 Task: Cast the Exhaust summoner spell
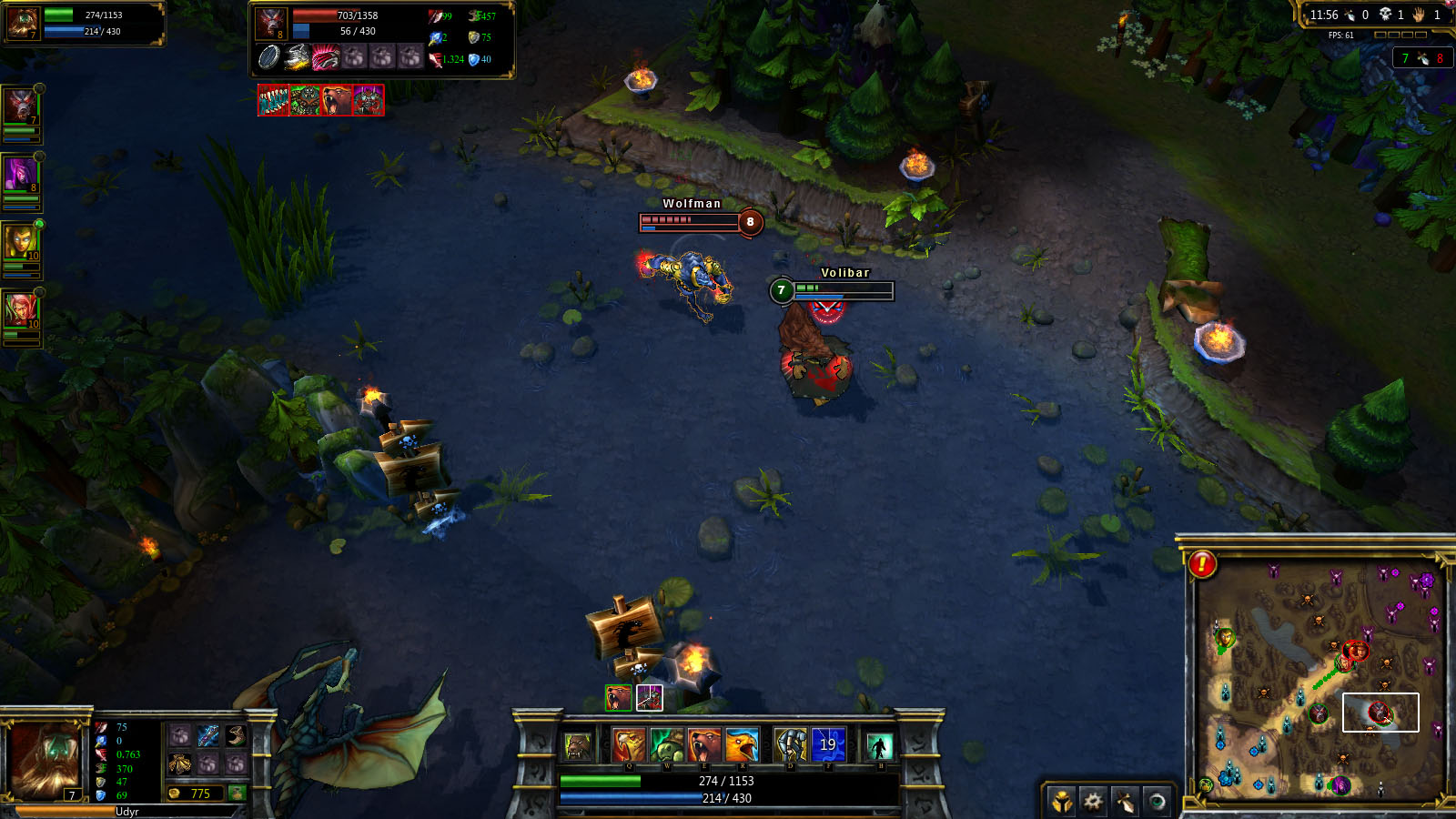(x=791, y=745)
